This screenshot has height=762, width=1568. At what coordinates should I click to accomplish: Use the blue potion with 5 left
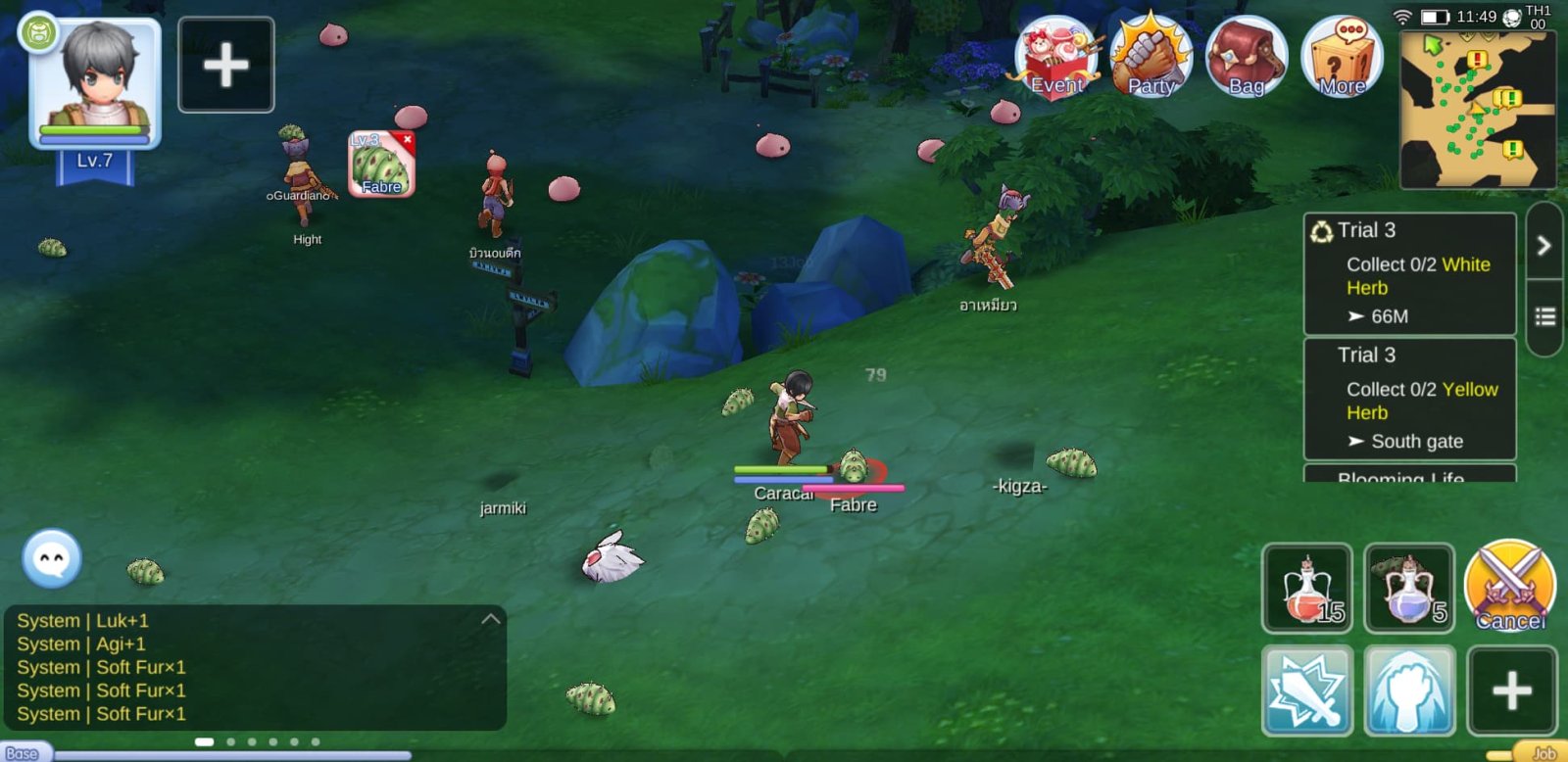tap(1409, 589)
